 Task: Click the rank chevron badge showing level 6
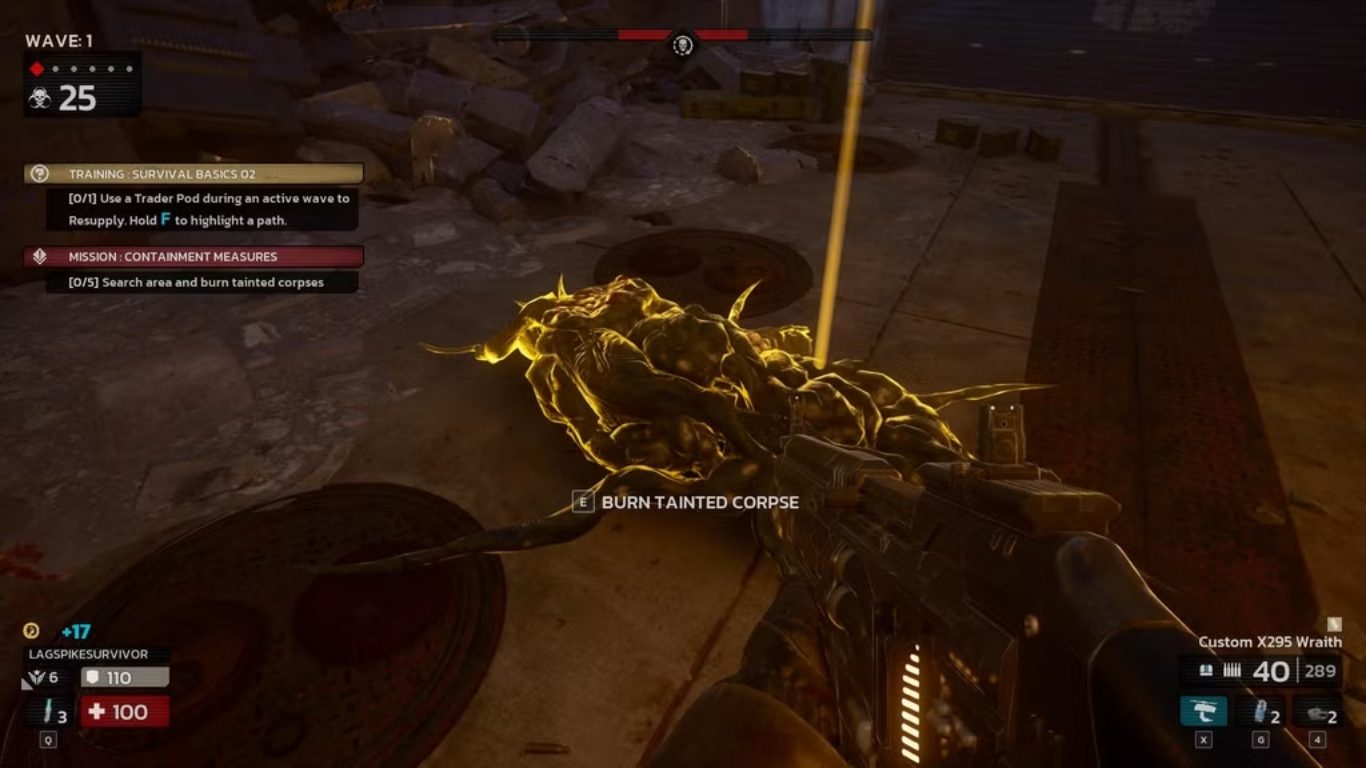pyautogui.click(x=37, y=677)
